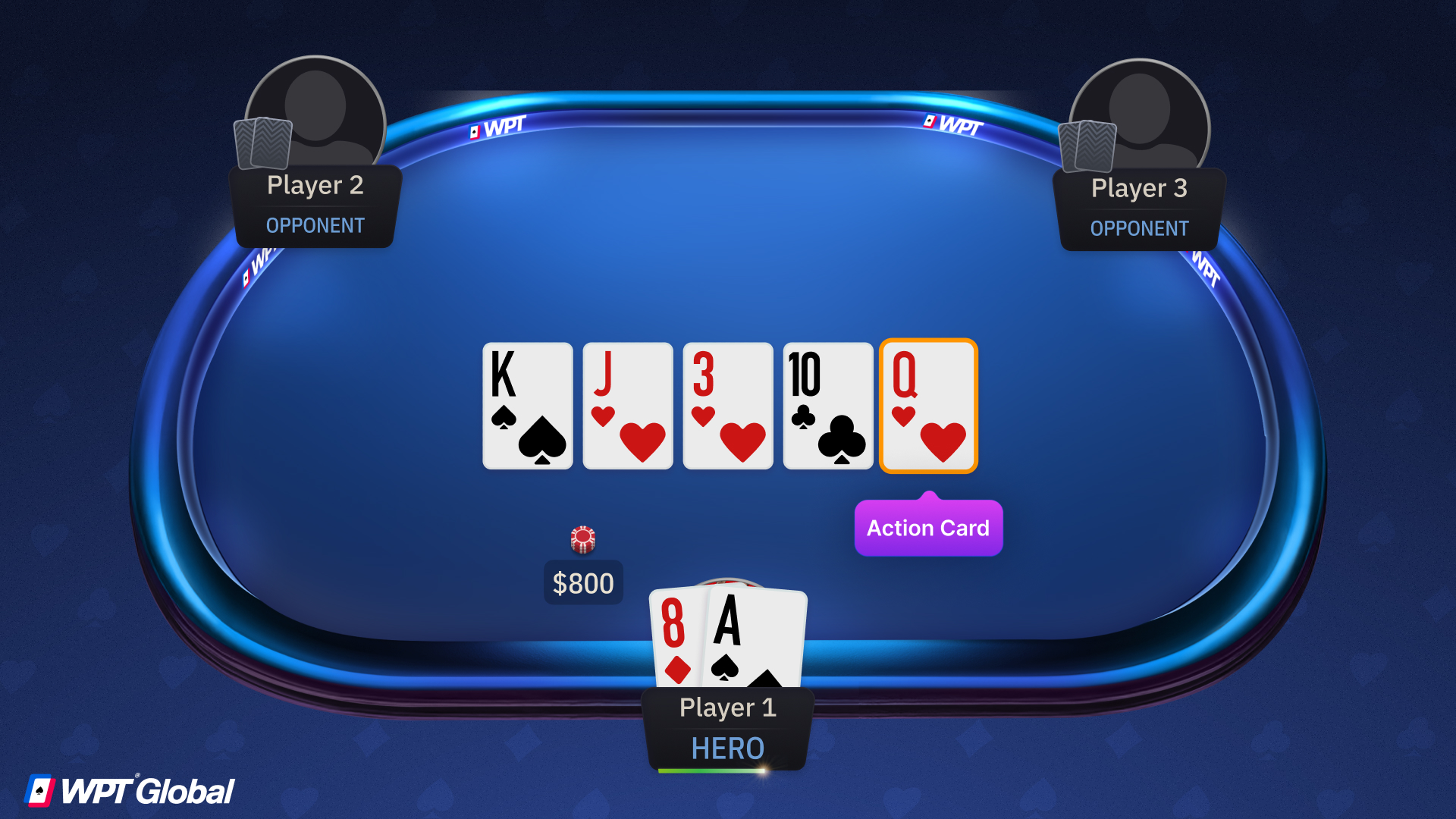Click the $800 bet amount
Viewport: 1456px width, 819px height.
point(583,582)
